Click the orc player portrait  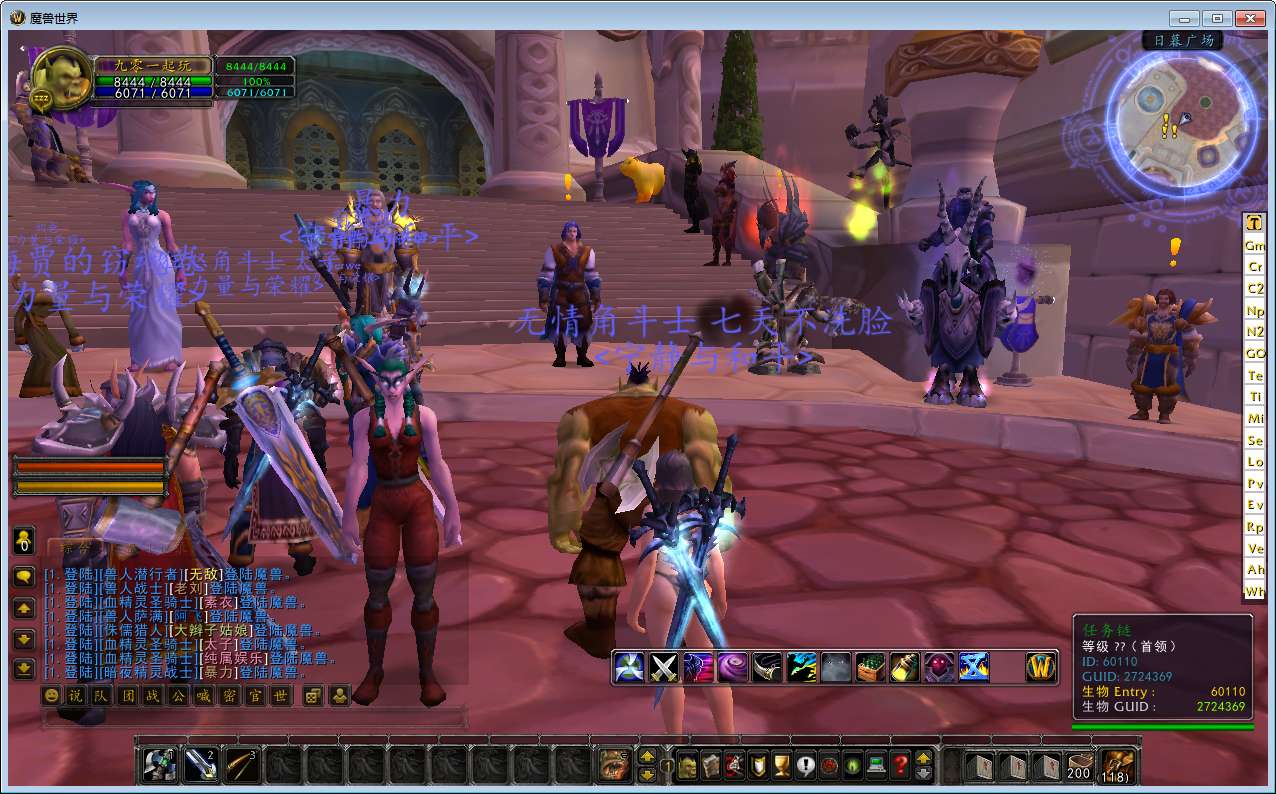click(62, 78)
